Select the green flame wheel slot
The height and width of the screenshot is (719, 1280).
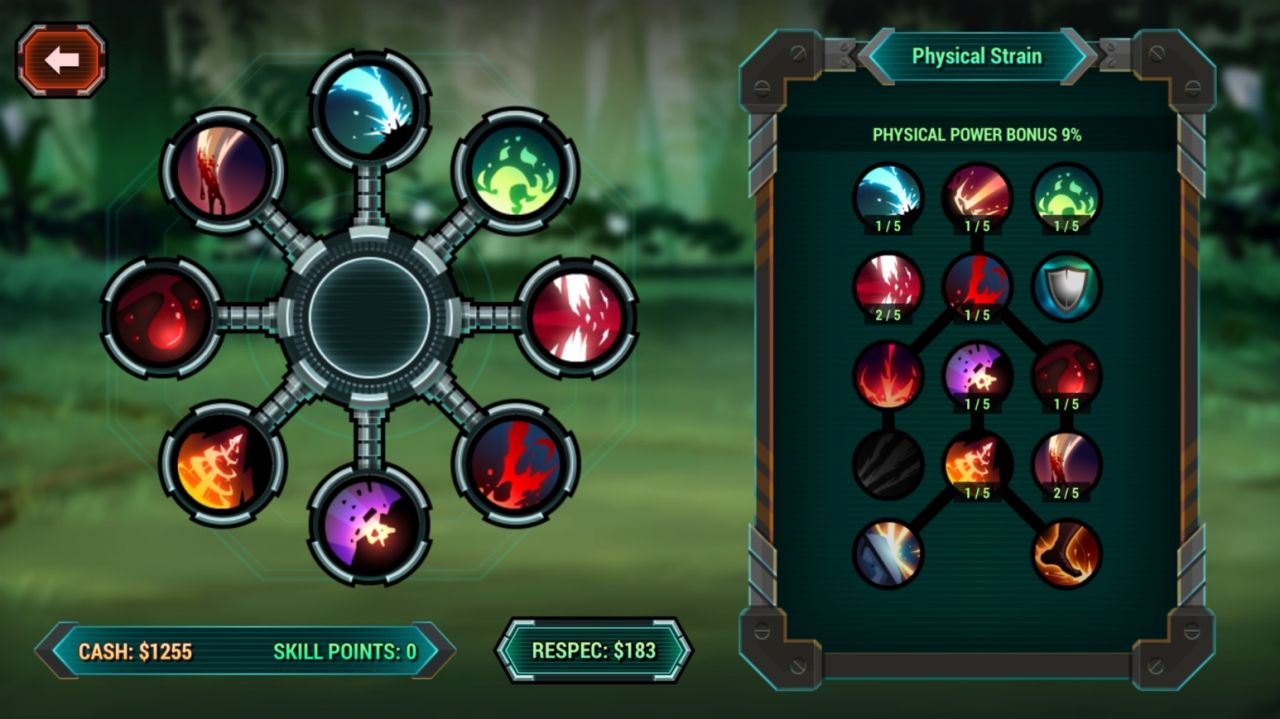click(515, 170)
